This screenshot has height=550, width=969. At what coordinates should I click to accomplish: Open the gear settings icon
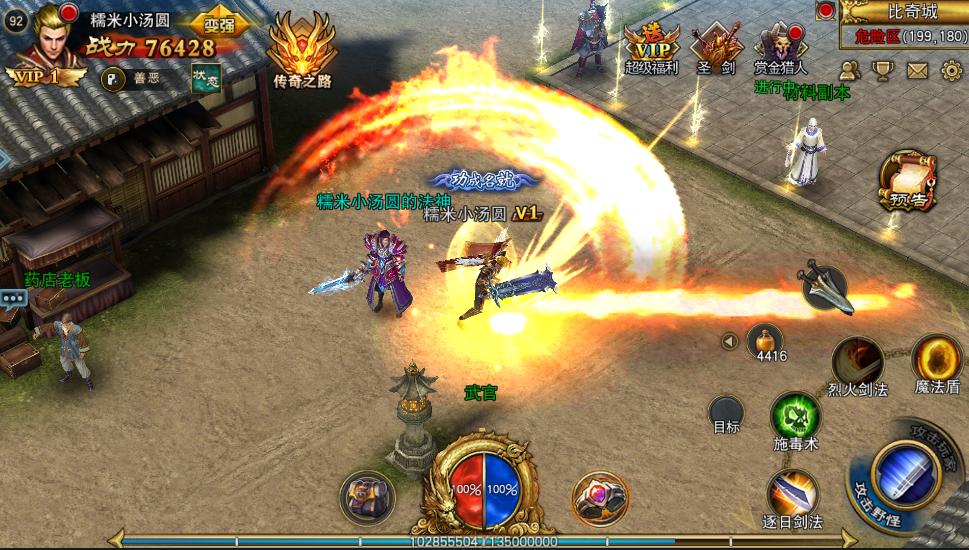(951, 70)
